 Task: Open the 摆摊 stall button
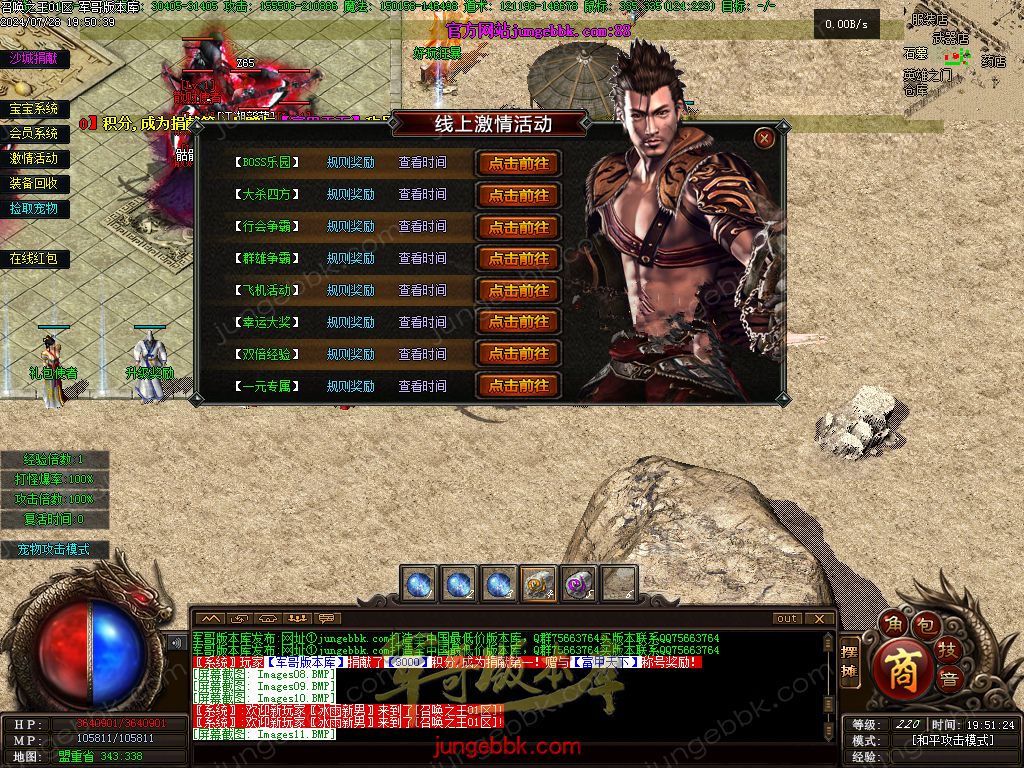[850, 661]
